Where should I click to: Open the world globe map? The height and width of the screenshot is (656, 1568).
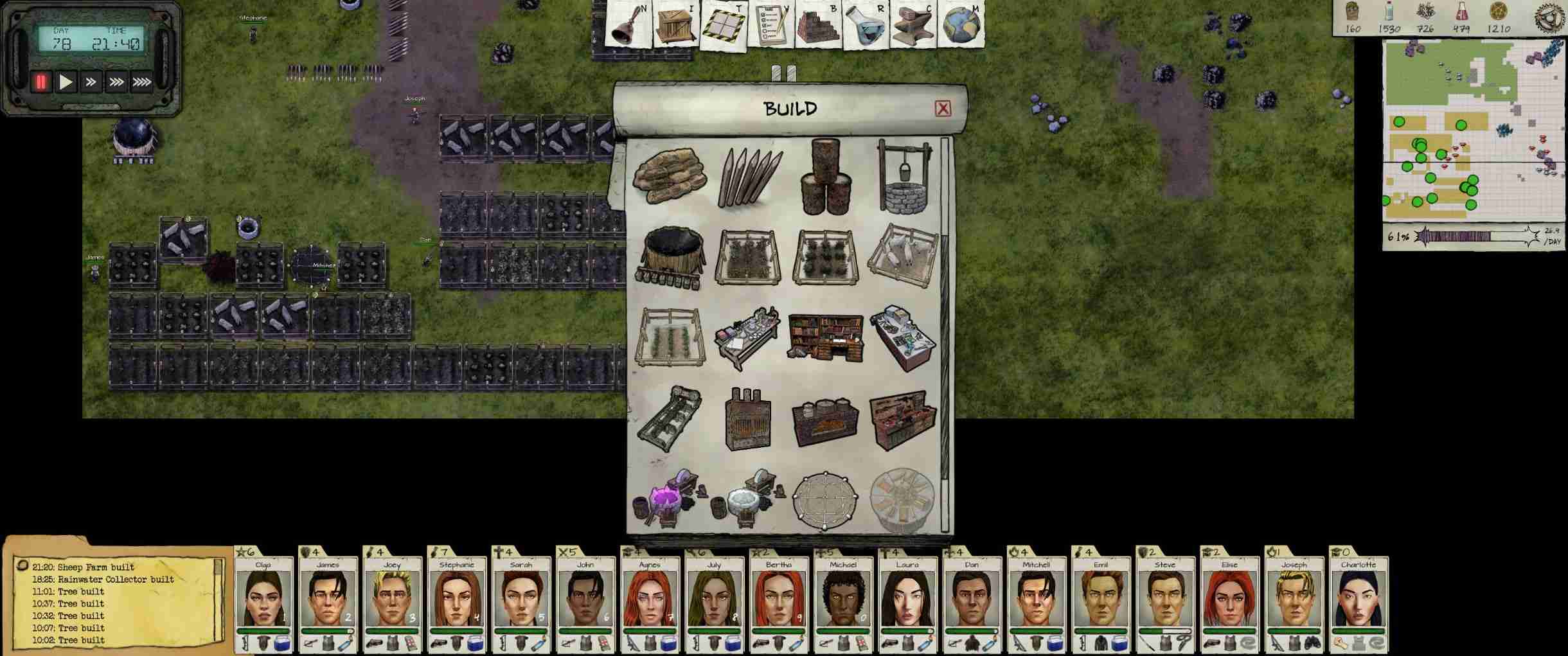pyautogui.click(x=961, y=24)
